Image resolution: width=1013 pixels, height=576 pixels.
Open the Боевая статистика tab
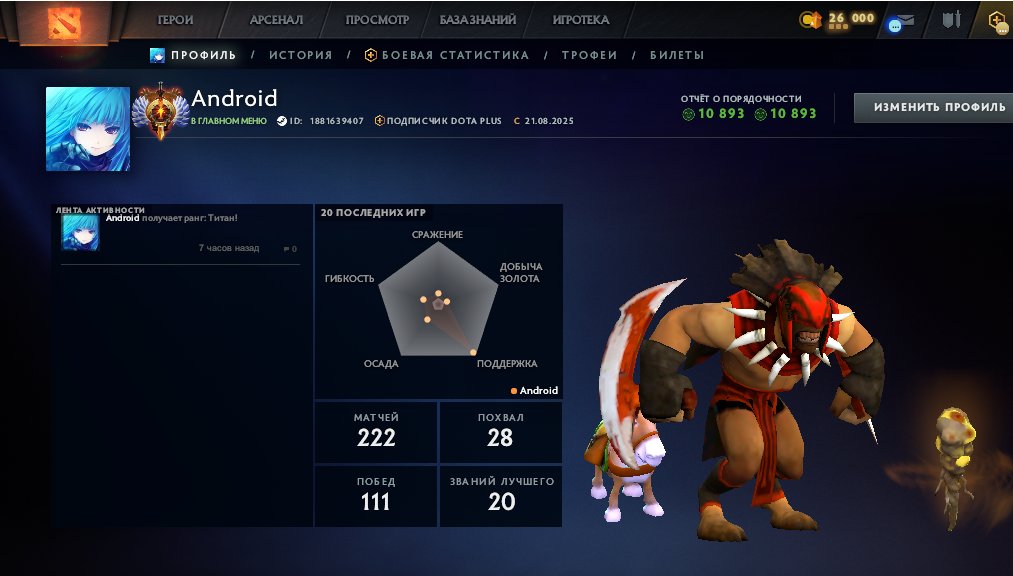(446, 55)
